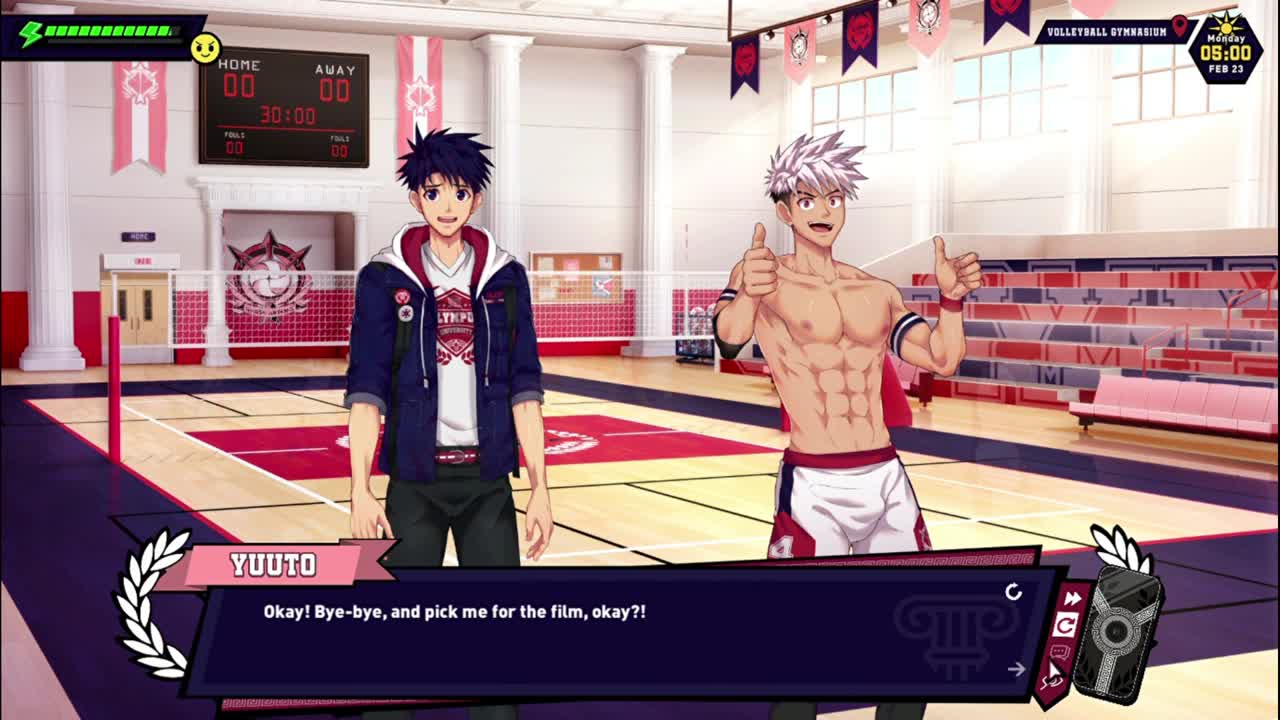Open the dialogue history log icon

(x=1060, y=653)
